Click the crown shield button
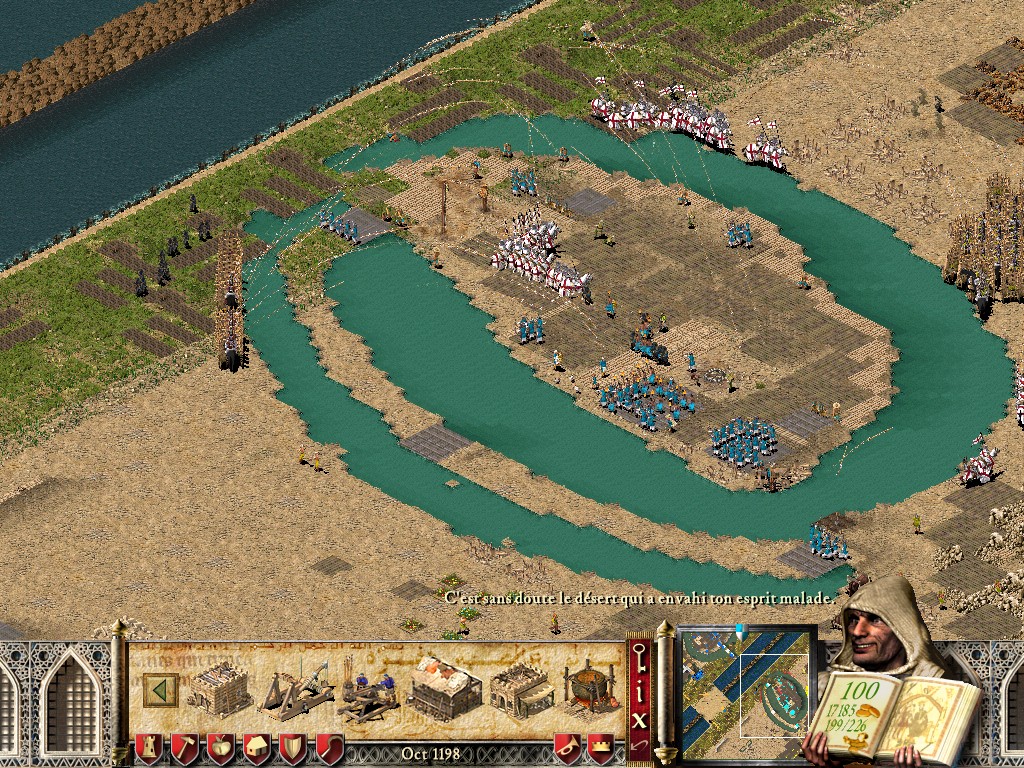This screenshot has height=768, width=1024. [x=600, y=748]
